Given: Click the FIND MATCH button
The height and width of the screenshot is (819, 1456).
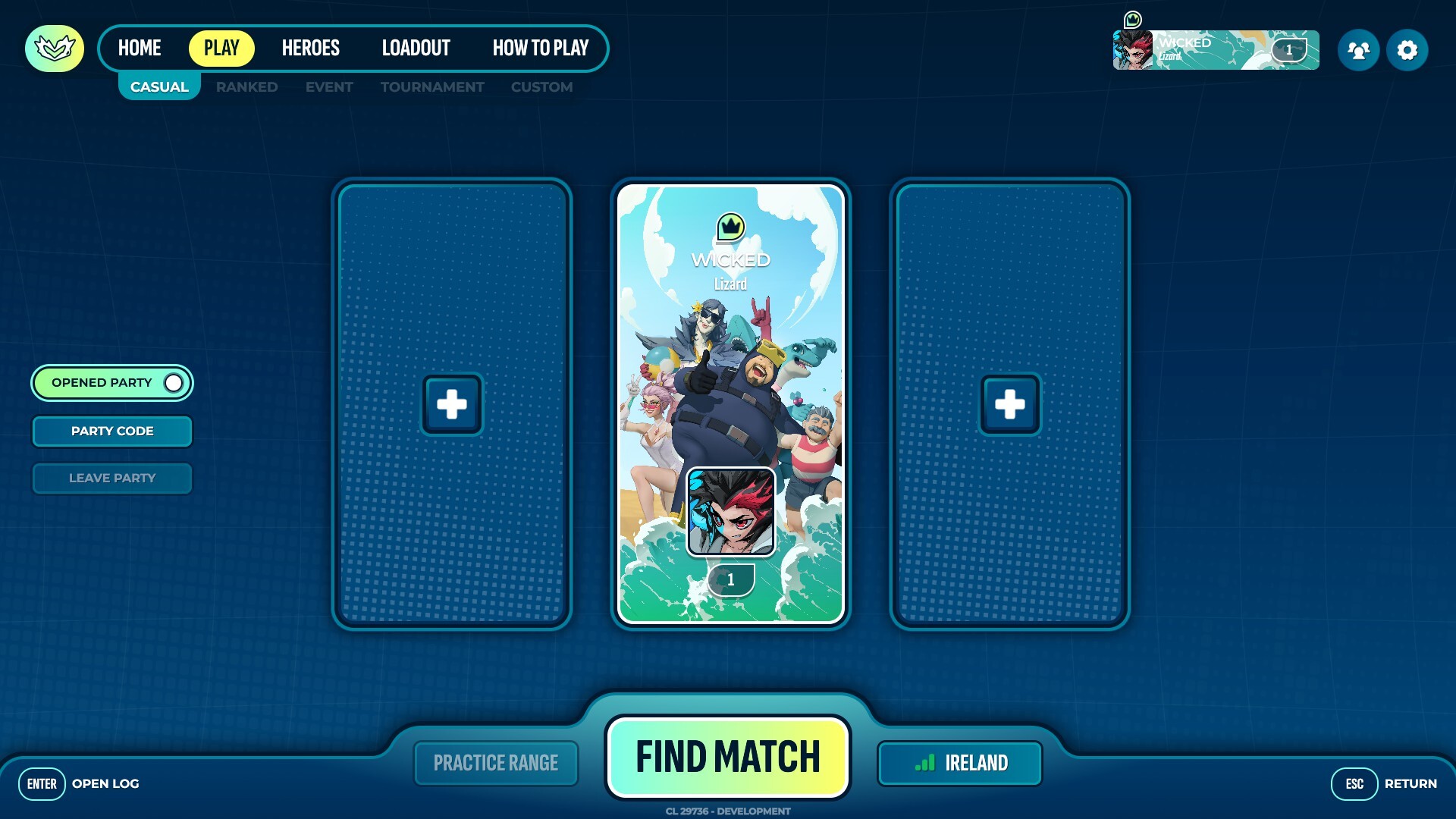Looking at the screenshot, I should point(728,755).
